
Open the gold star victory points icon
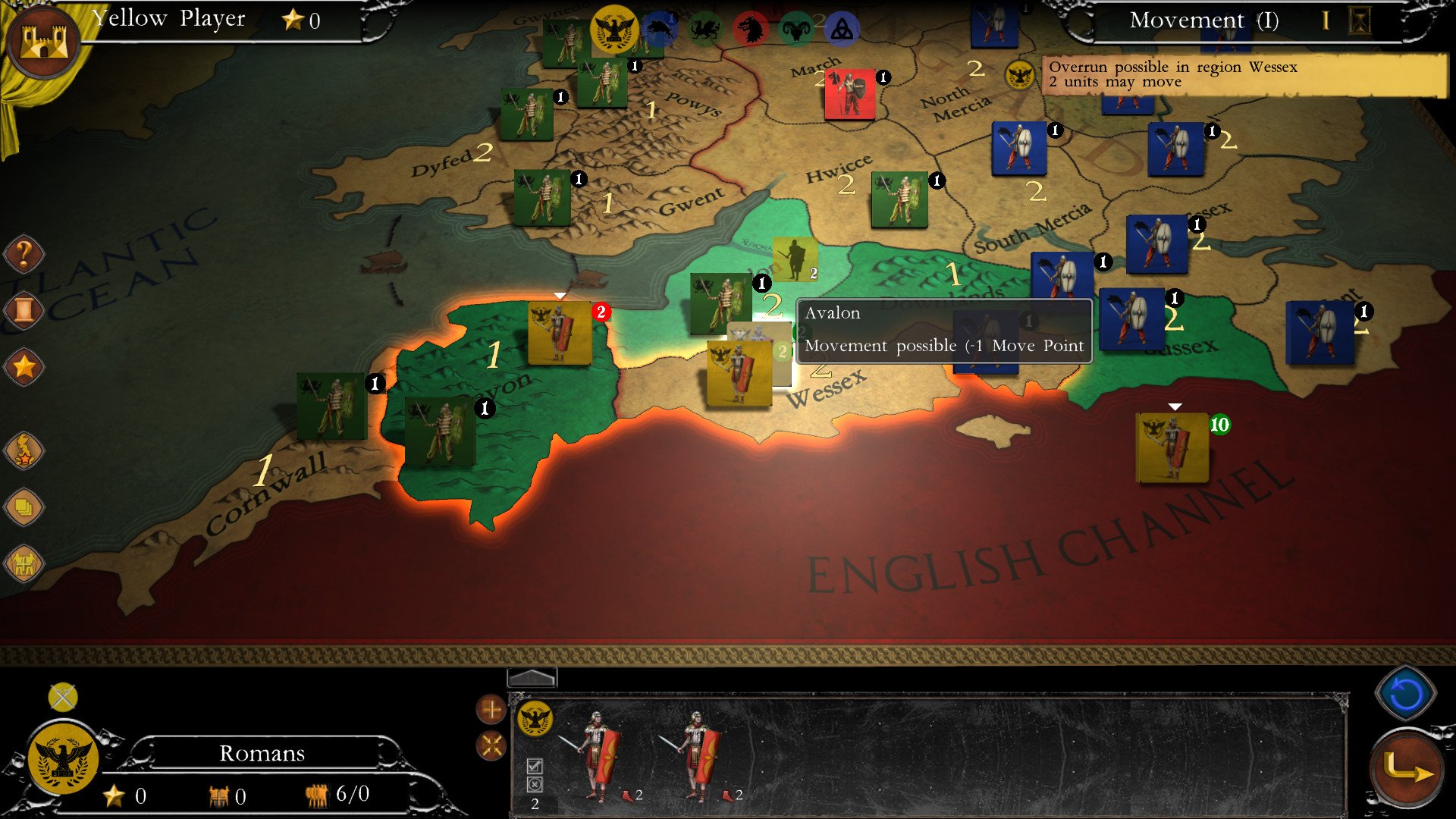pos(24,364)
